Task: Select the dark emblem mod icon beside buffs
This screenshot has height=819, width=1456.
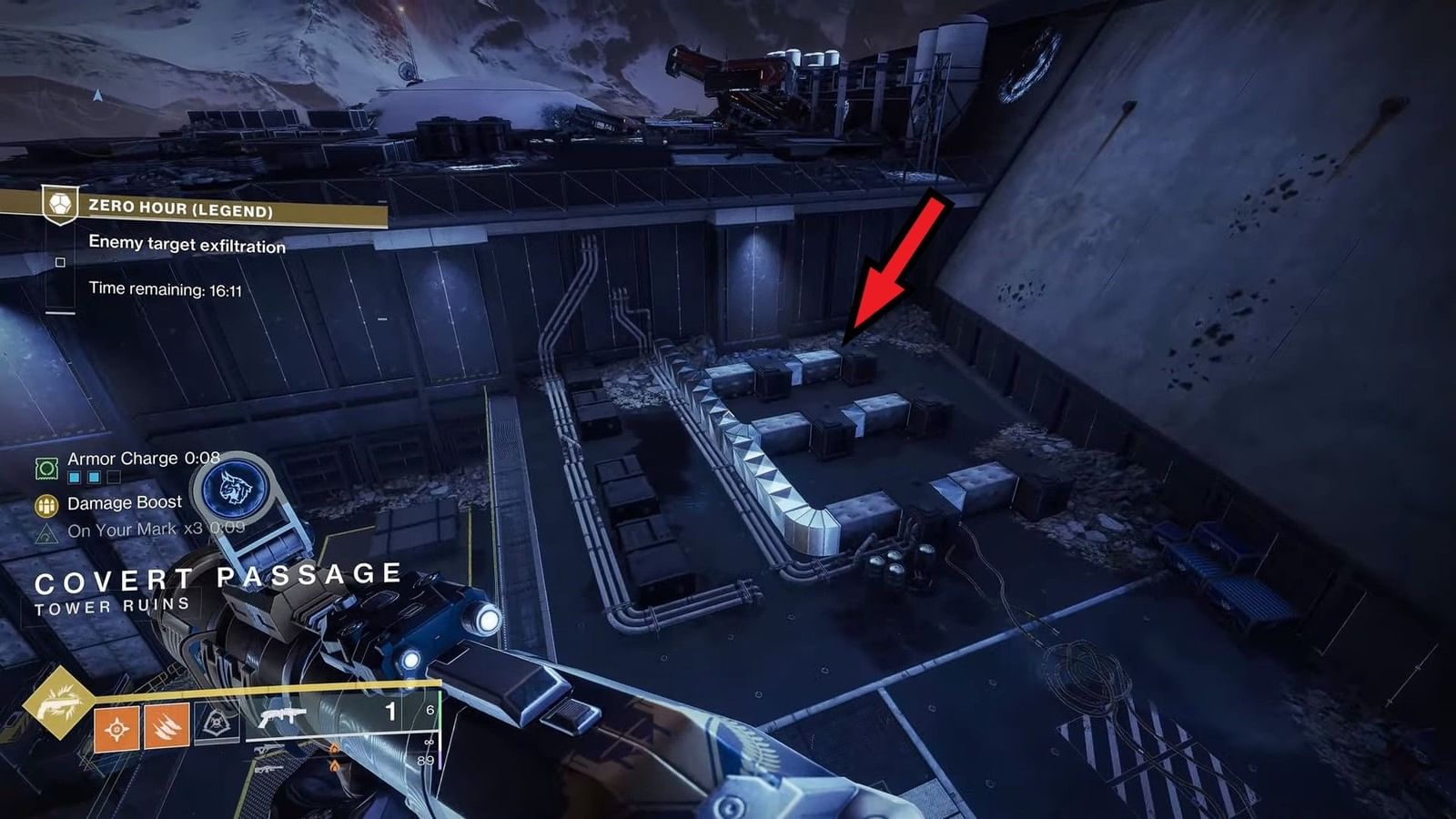Action: pos(216,723)
